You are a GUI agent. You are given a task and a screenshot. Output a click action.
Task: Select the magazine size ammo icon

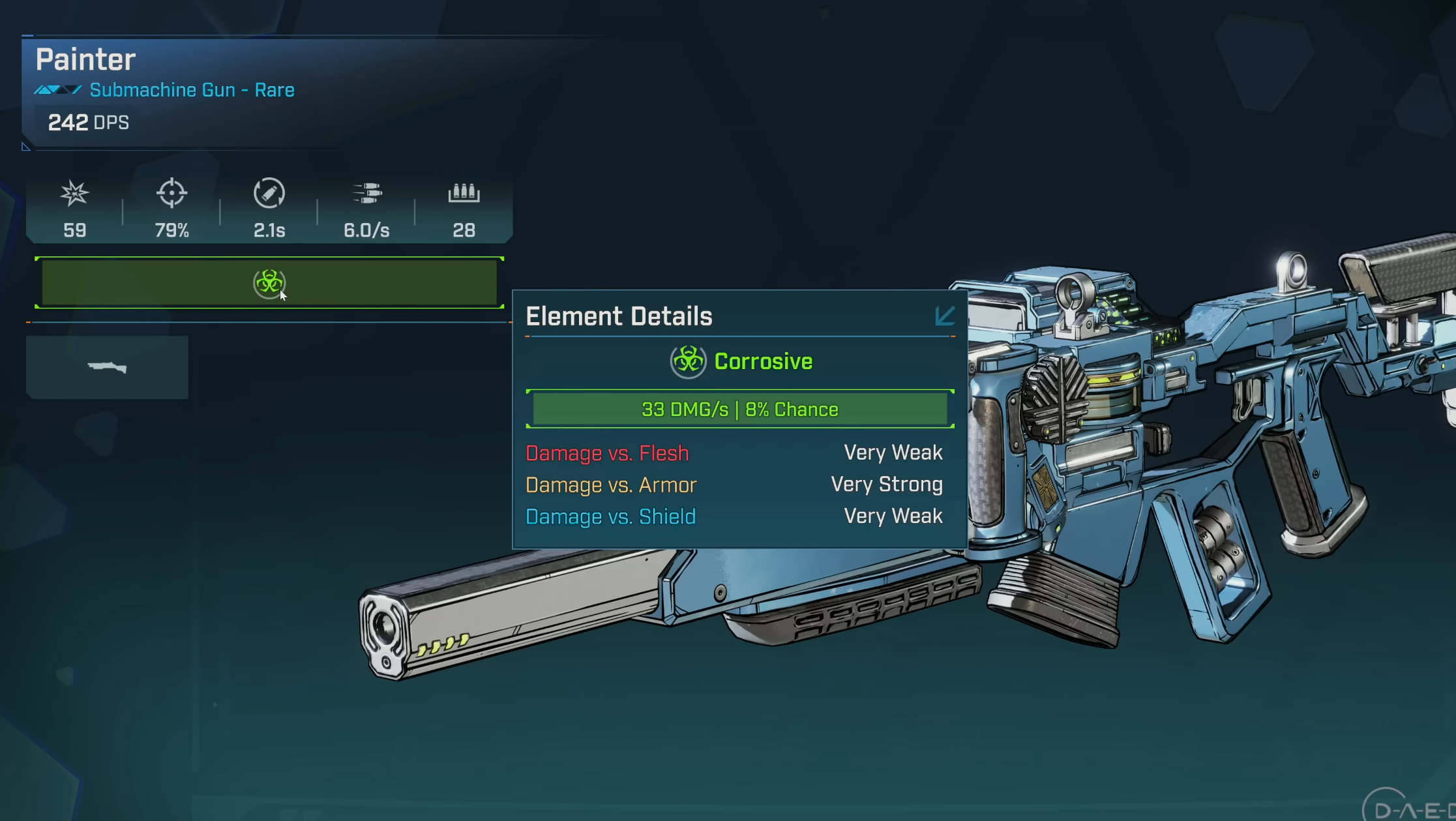464,193
